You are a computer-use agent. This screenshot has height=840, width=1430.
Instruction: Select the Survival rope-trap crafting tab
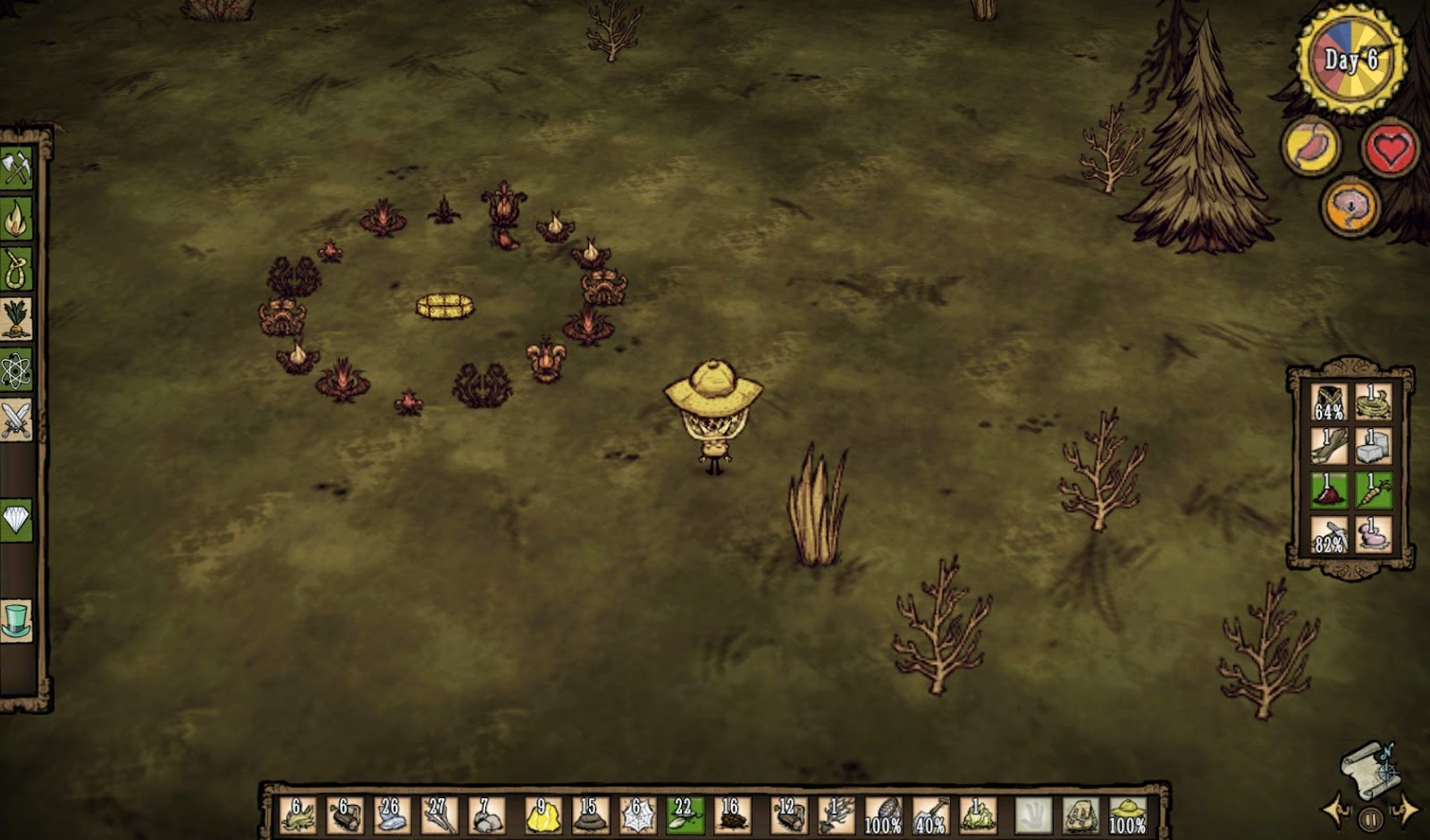(16, 268)
